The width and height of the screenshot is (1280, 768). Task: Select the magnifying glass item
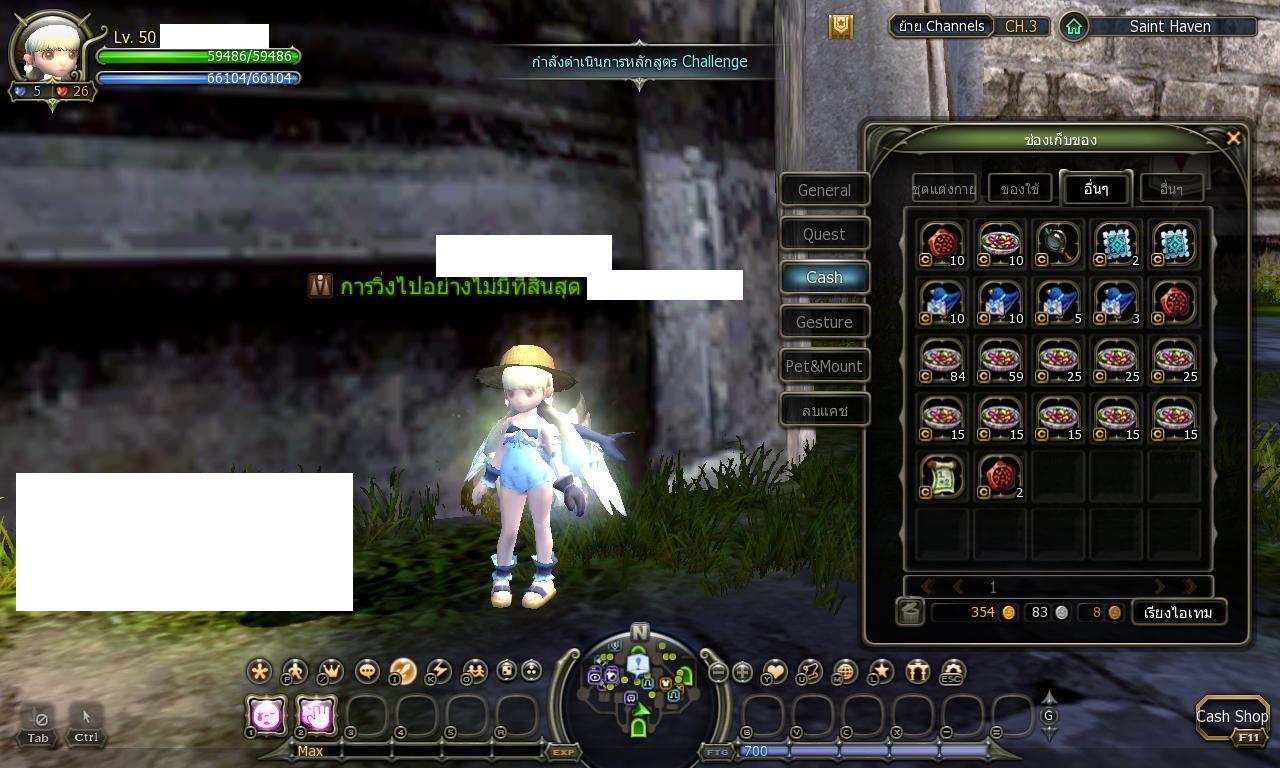tap(1057, 243)
